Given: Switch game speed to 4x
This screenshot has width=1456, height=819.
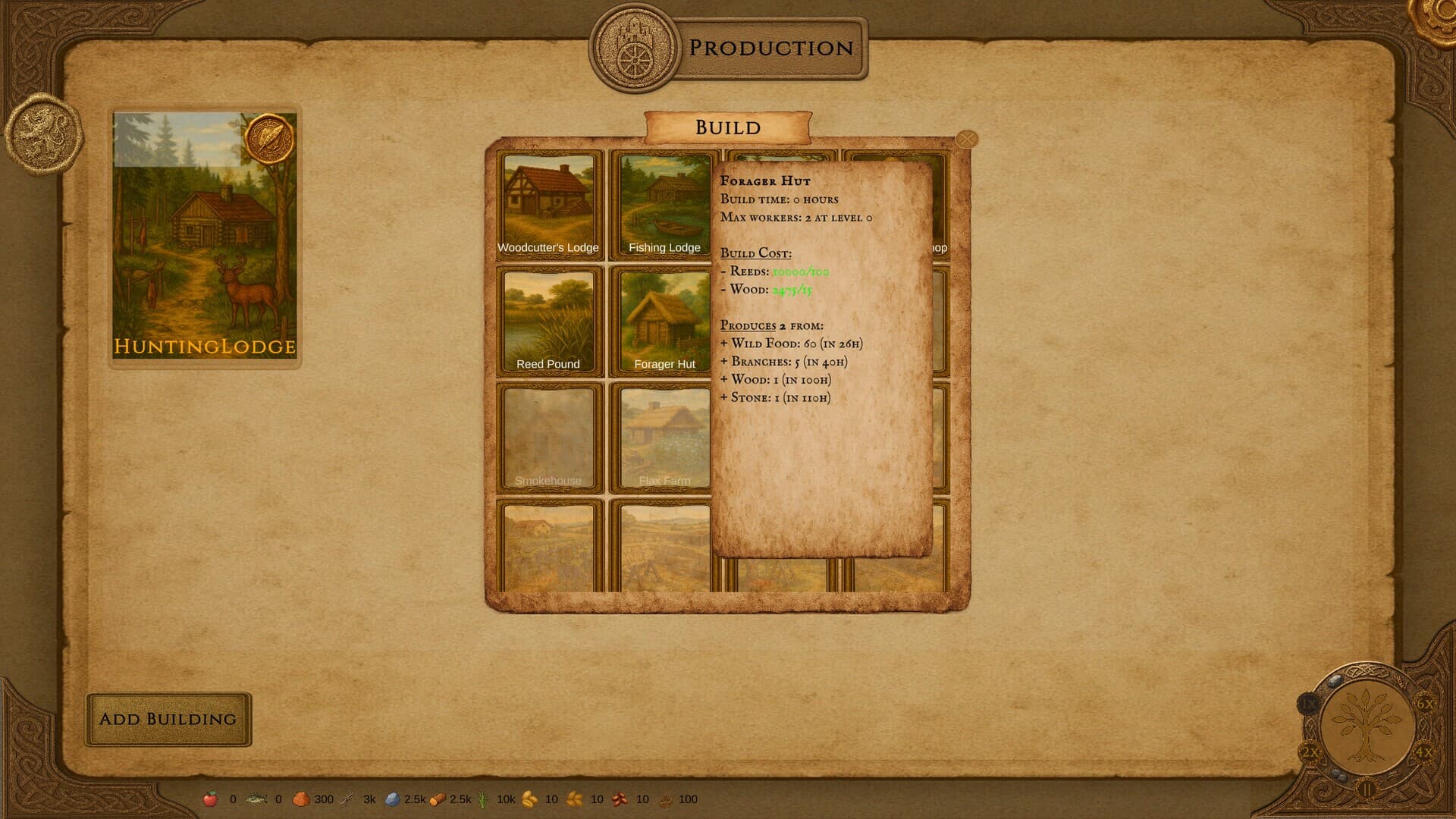Looking at the screenshot, I should tap(1424, 752).
